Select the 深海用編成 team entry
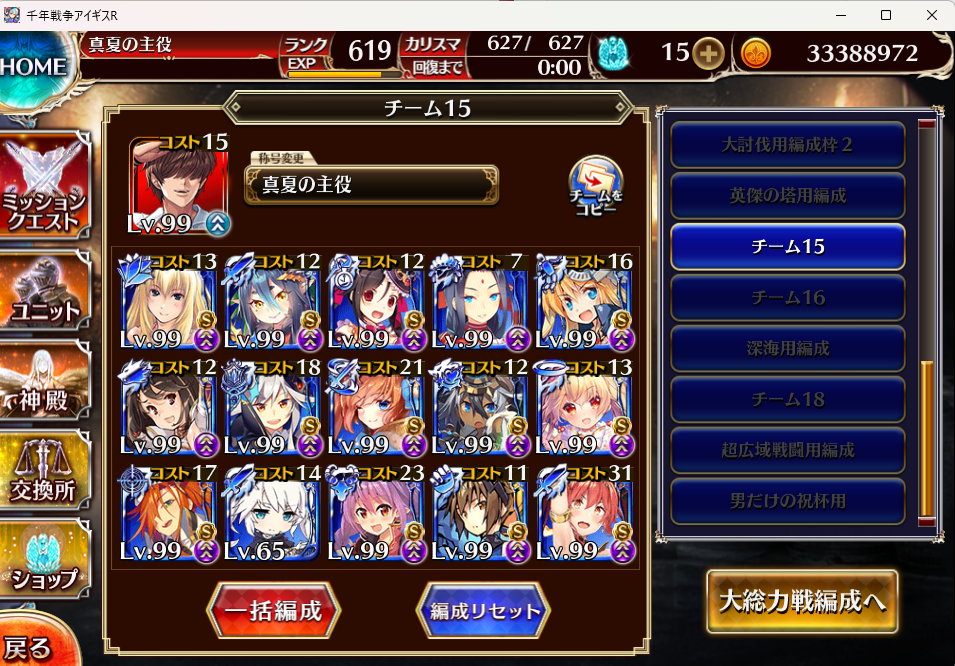This screenshot has width=955, height=666. [788, 349]
